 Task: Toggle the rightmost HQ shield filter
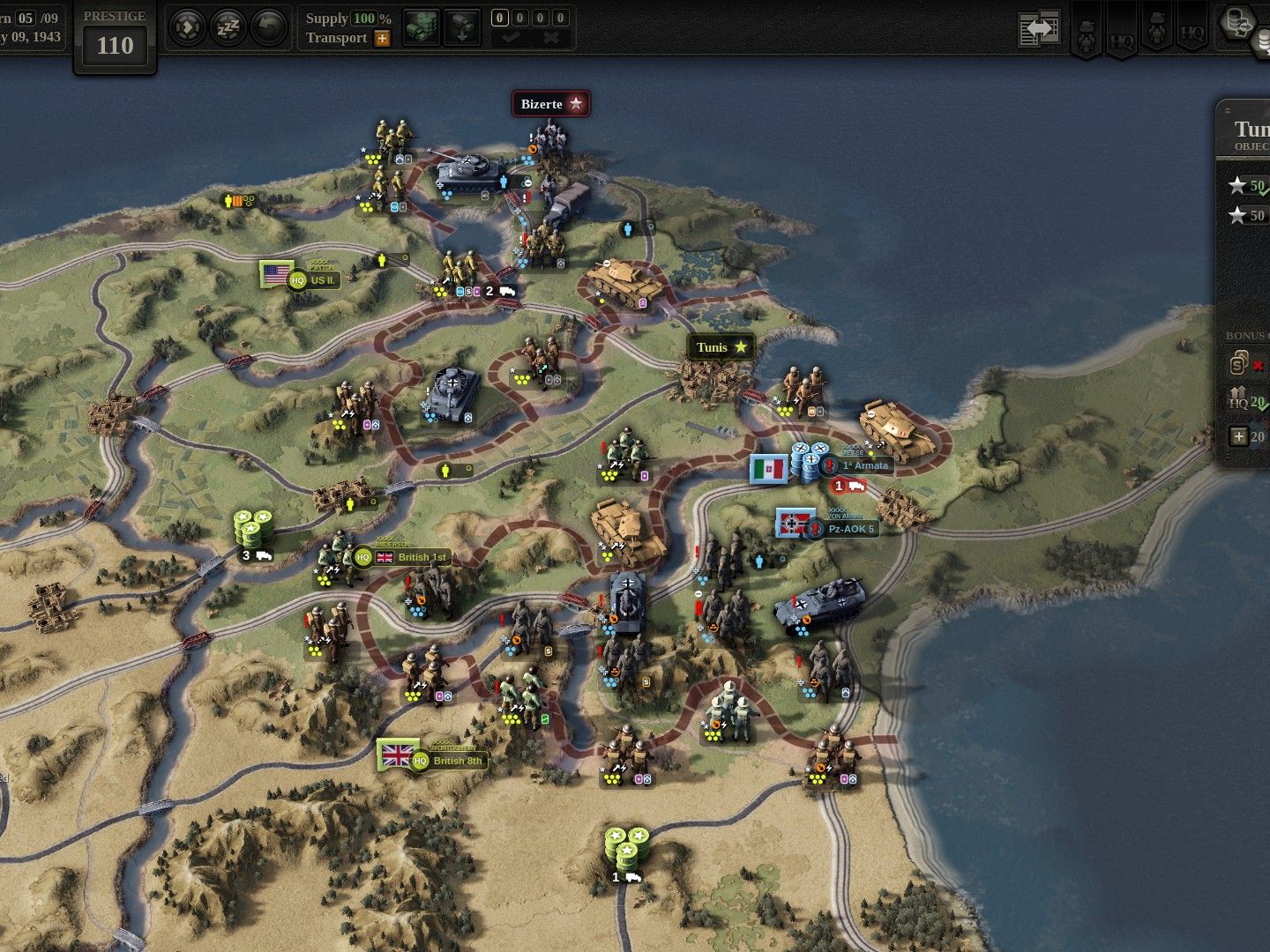pyautogui.click(x=1192, y=35)
